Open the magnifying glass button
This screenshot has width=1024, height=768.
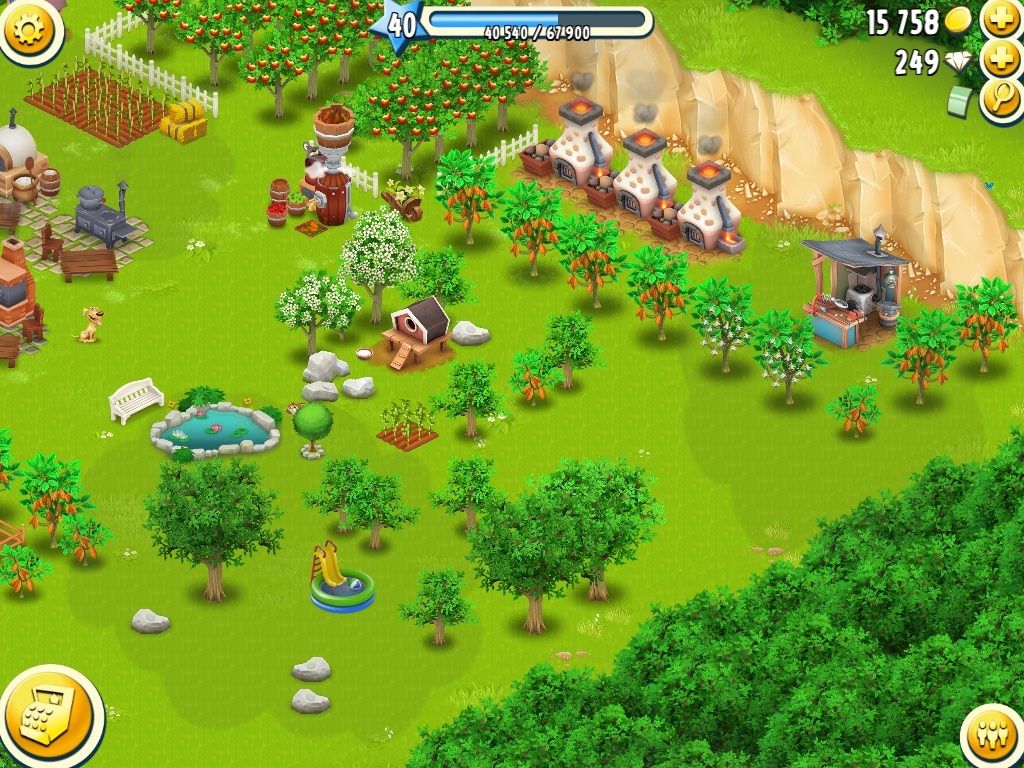click(x=1000, y=100)
